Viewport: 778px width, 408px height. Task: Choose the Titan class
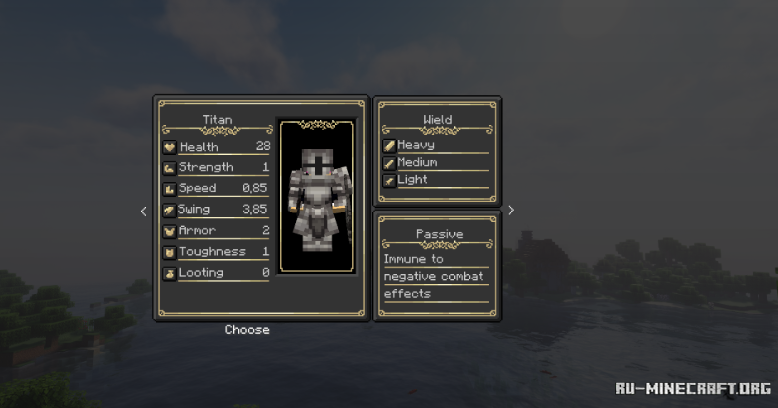tap(247, 330)
